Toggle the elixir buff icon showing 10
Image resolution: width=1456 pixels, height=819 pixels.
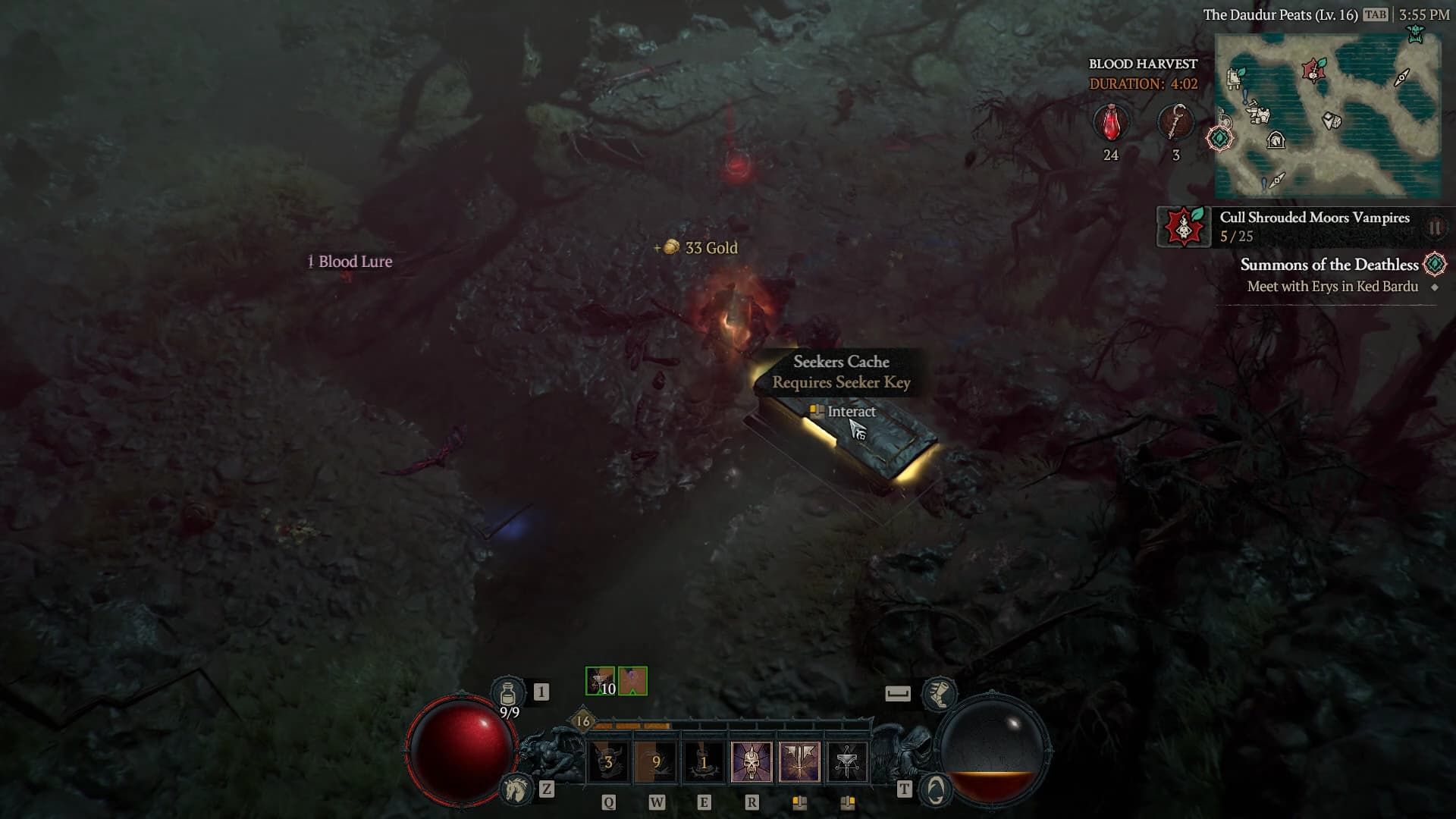599,681
